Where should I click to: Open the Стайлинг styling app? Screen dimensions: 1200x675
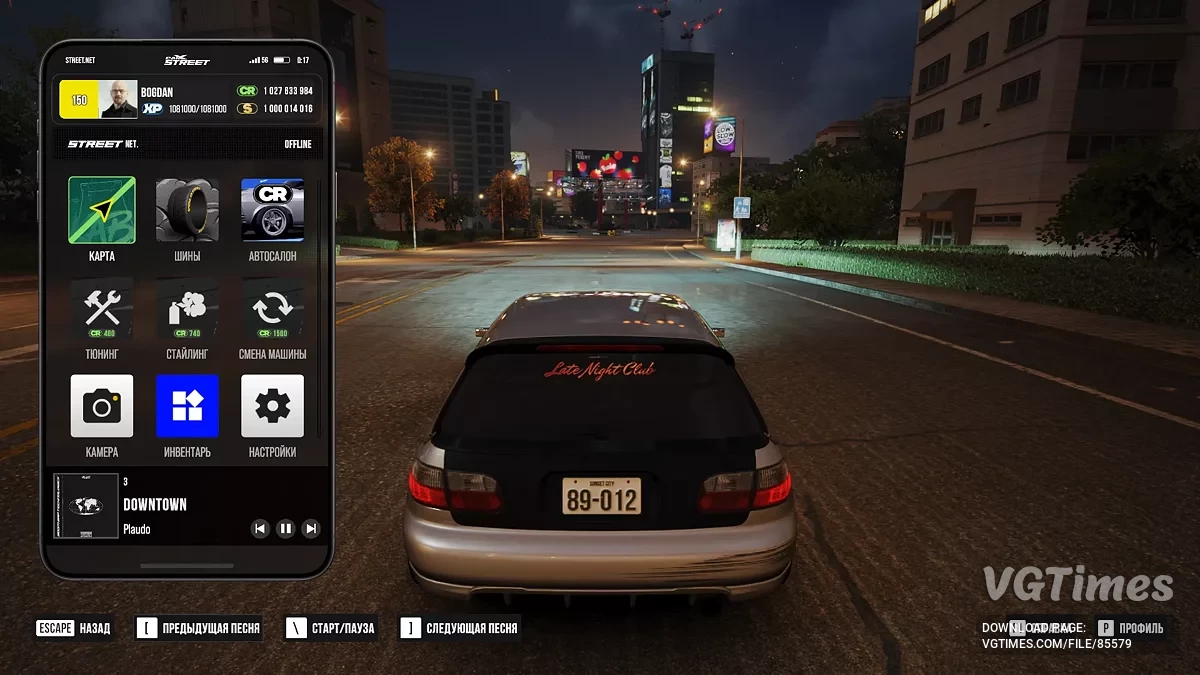tap(187, 308)
